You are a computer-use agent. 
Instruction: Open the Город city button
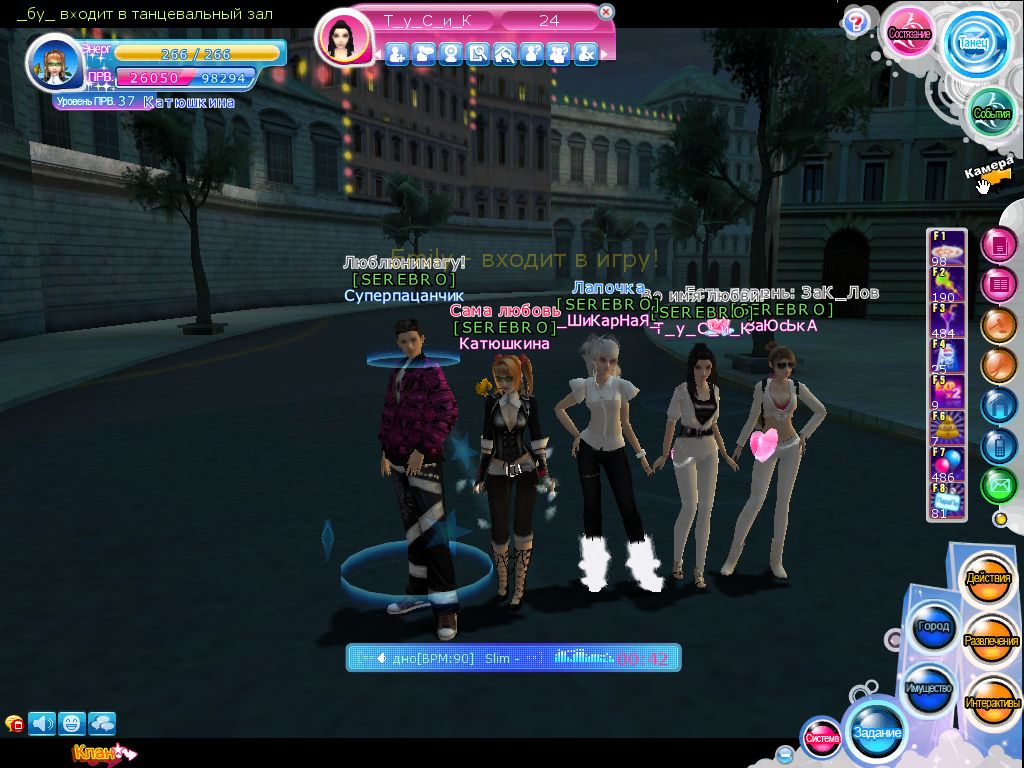[932, 627]
